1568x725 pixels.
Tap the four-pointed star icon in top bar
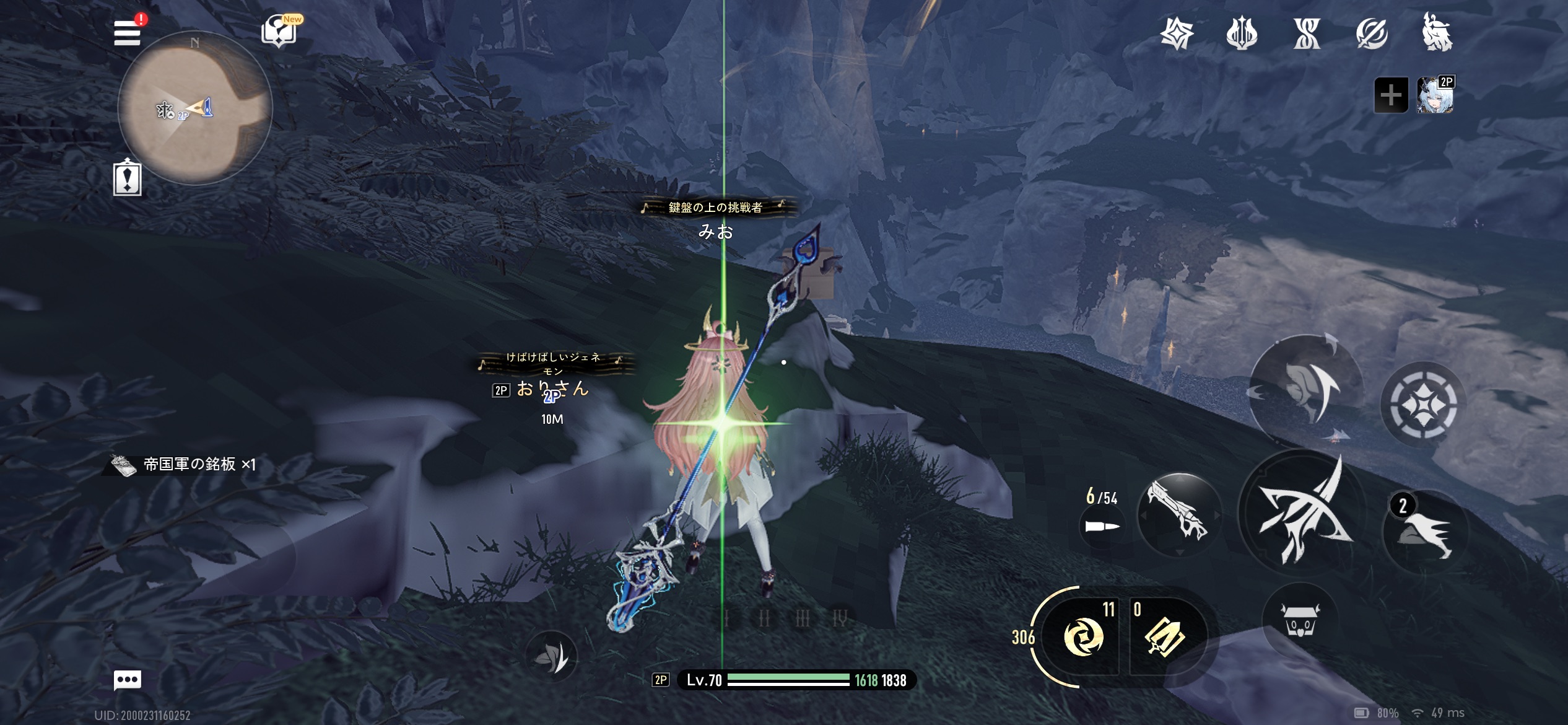[x=1177, y=33]
